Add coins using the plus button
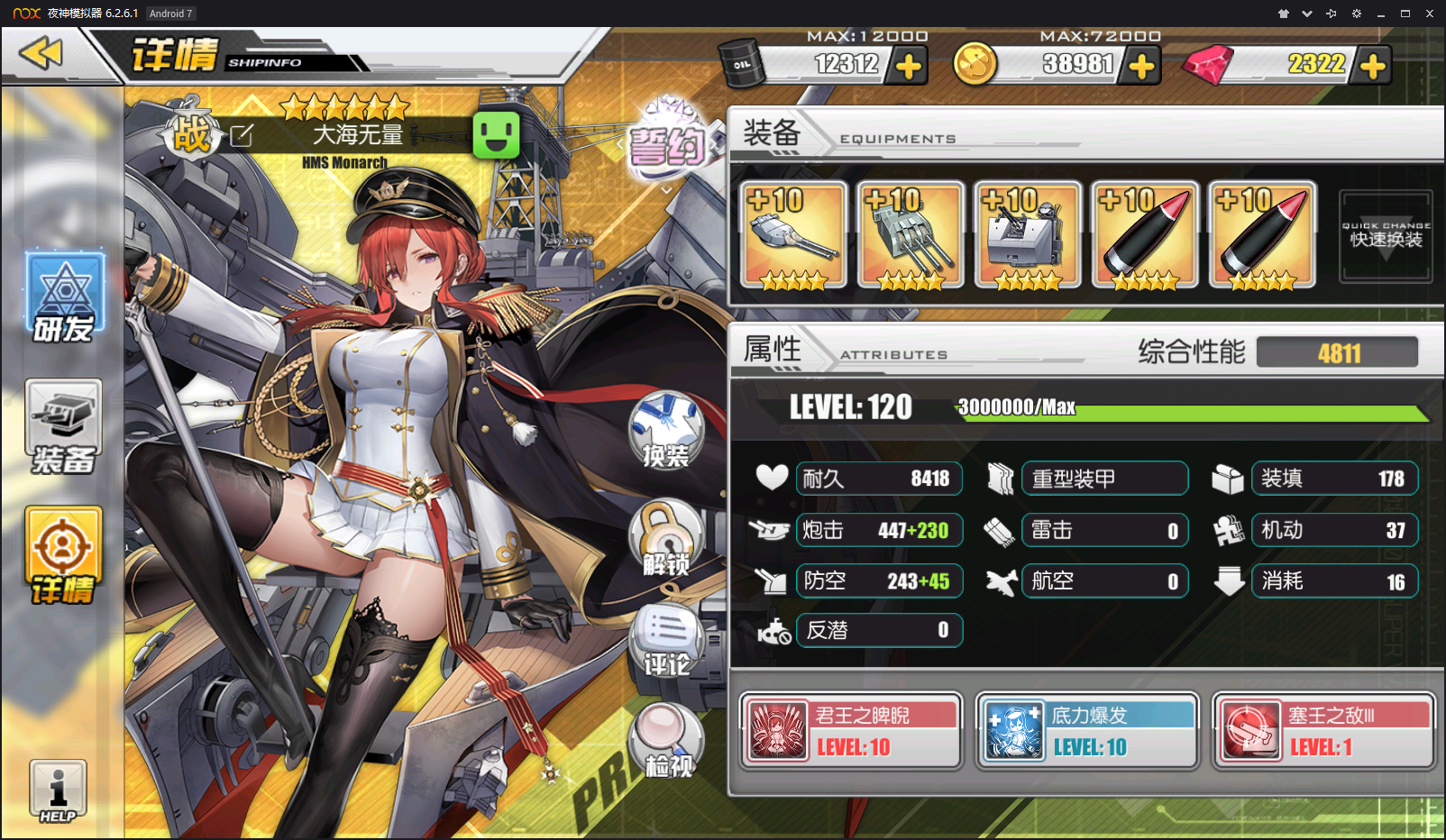The width and height of the screenshot is (1446, 840). pyautogui.click(x=1141, y=66)
